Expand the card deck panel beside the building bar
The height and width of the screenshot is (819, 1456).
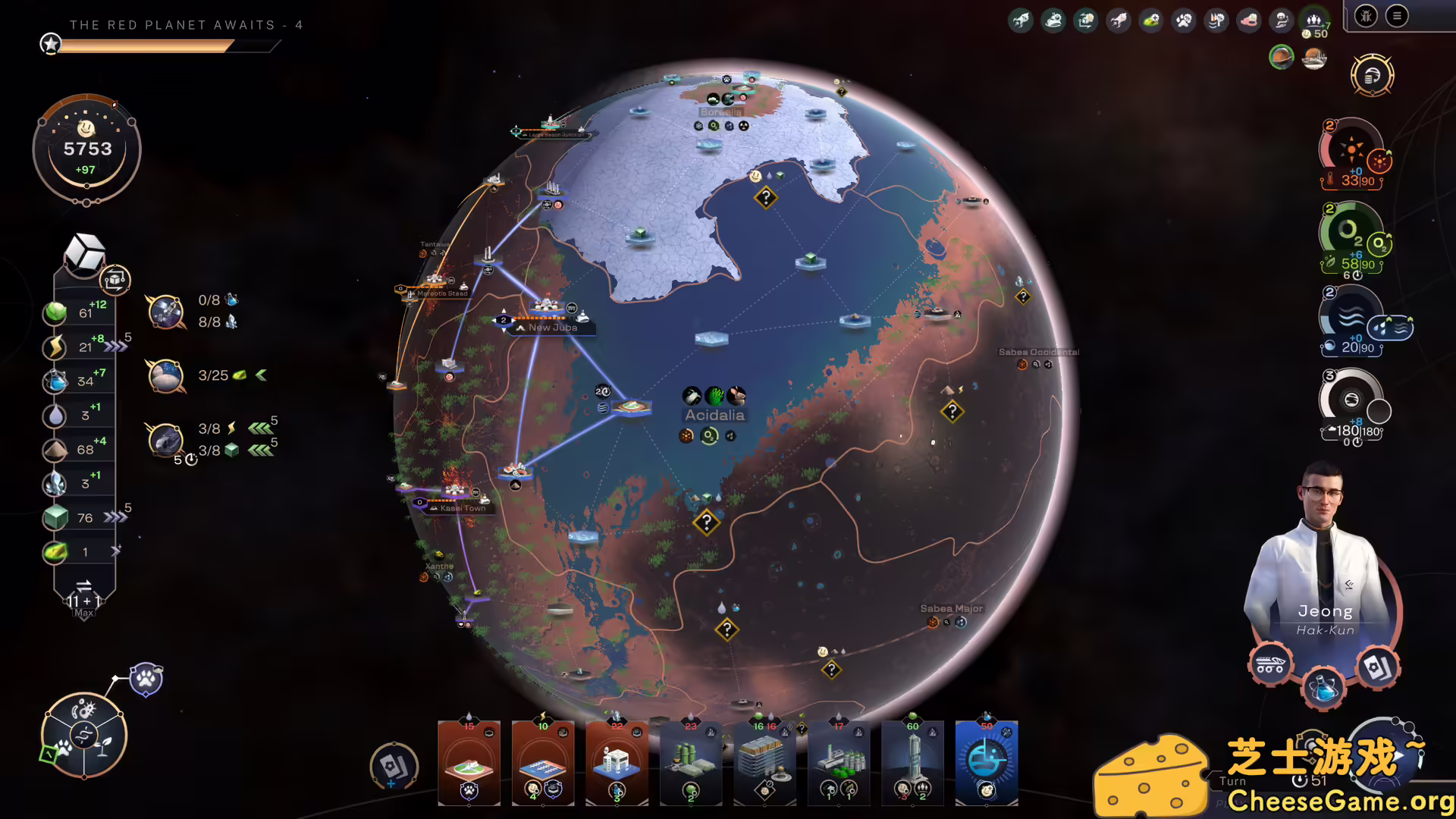tap(394, 767)
